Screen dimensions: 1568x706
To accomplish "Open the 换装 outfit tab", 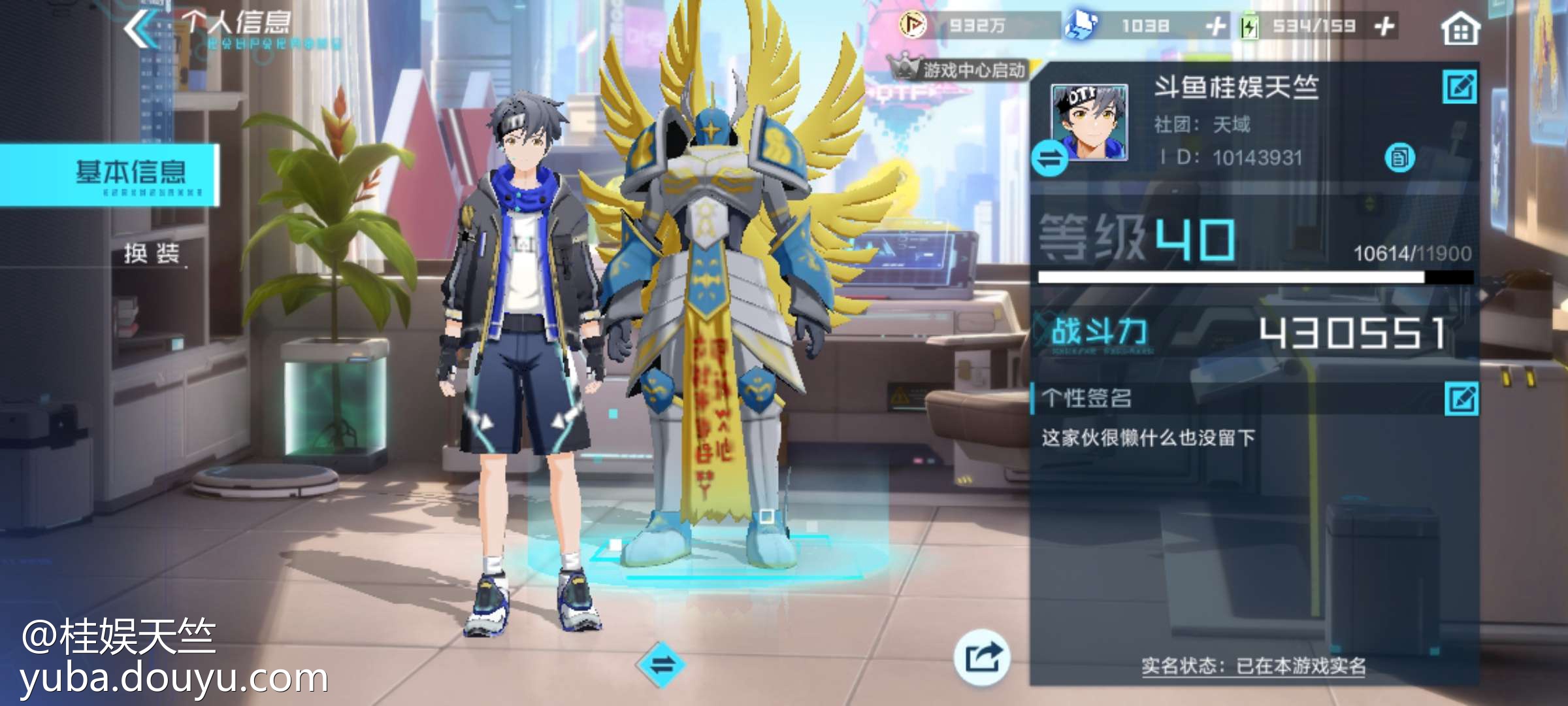I will 152,254.
